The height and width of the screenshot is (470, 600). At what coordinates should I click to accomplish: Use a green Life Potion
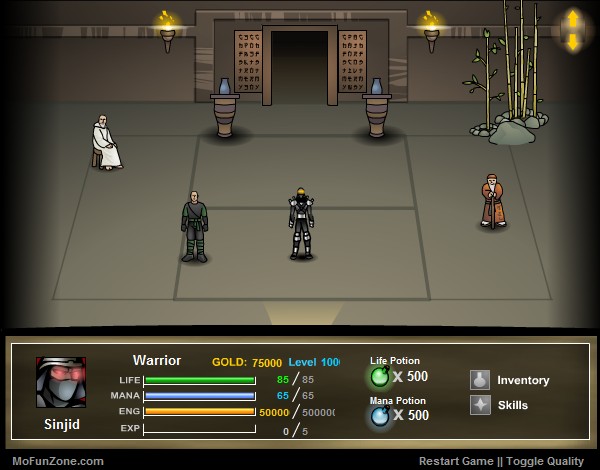pyautogui.click(x=380, y=377)
